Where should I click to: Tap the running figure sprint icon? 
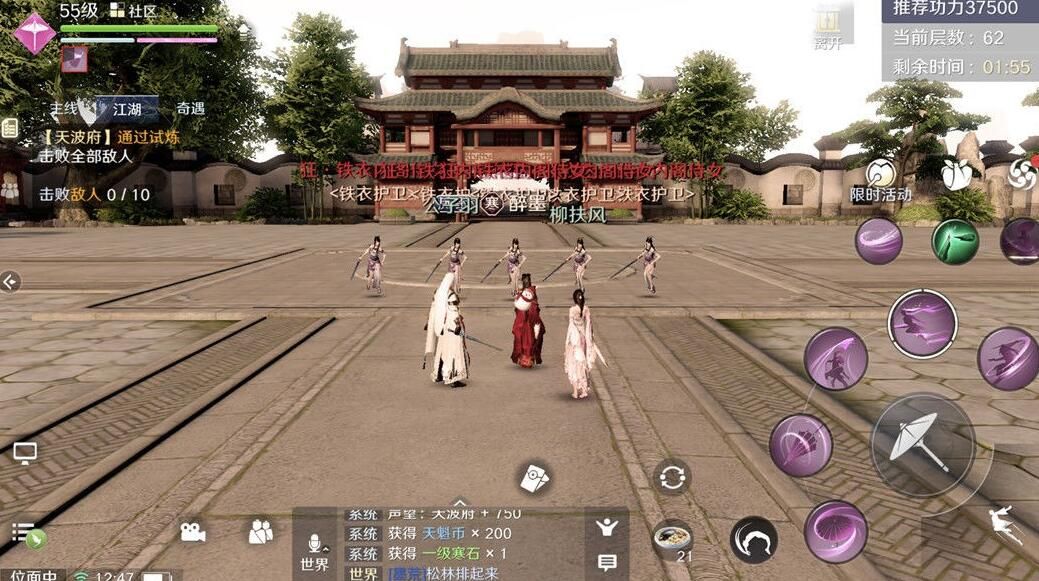(1000, 524)
